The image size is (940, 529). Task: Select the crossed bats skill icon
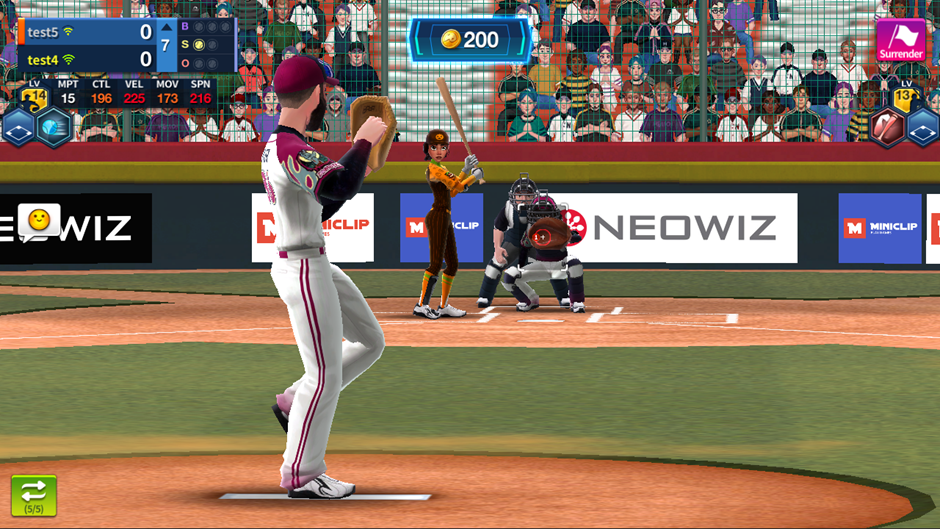click(888, 127)
